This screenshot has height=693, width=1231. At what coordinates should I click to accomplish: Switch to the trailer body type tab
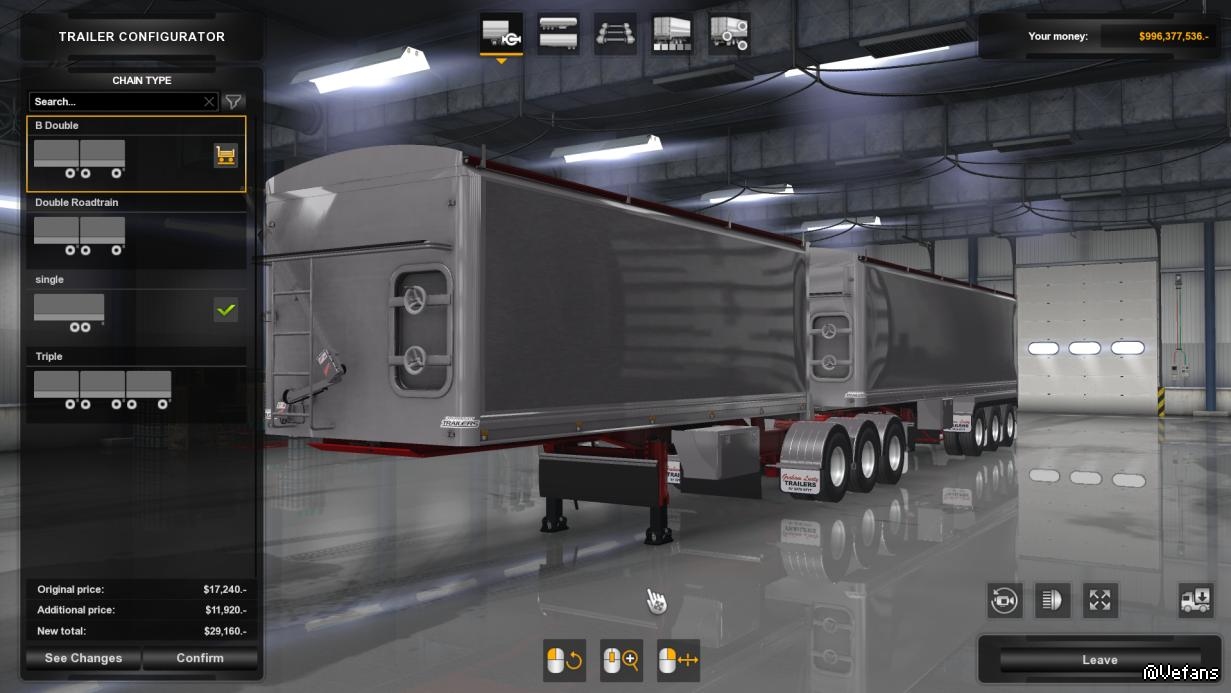coord(558,34)
